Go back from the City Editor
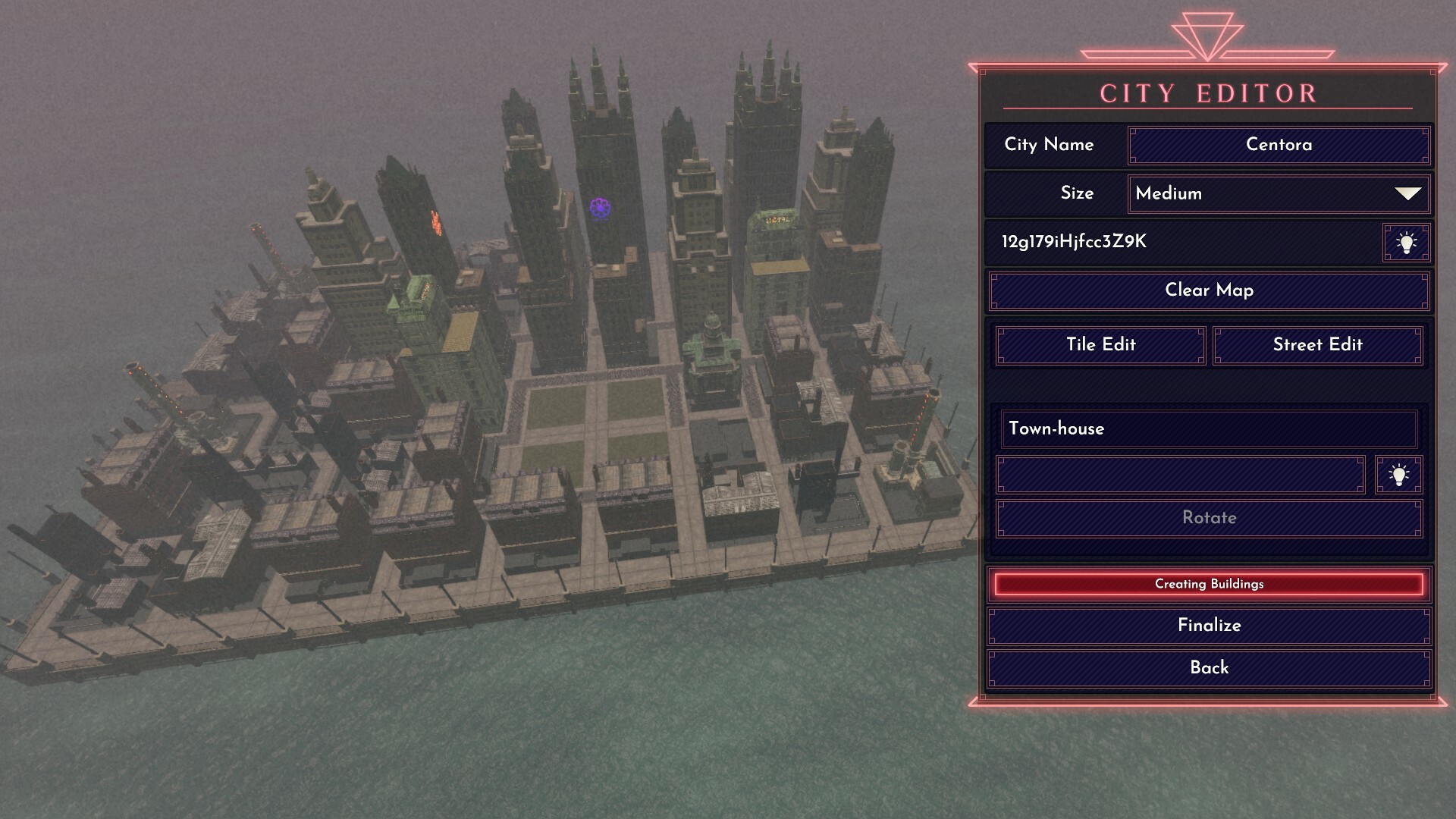Image resolution: width=1456 pixels, height=819 pixels. pyautogui.click(x=1209, y=668)
